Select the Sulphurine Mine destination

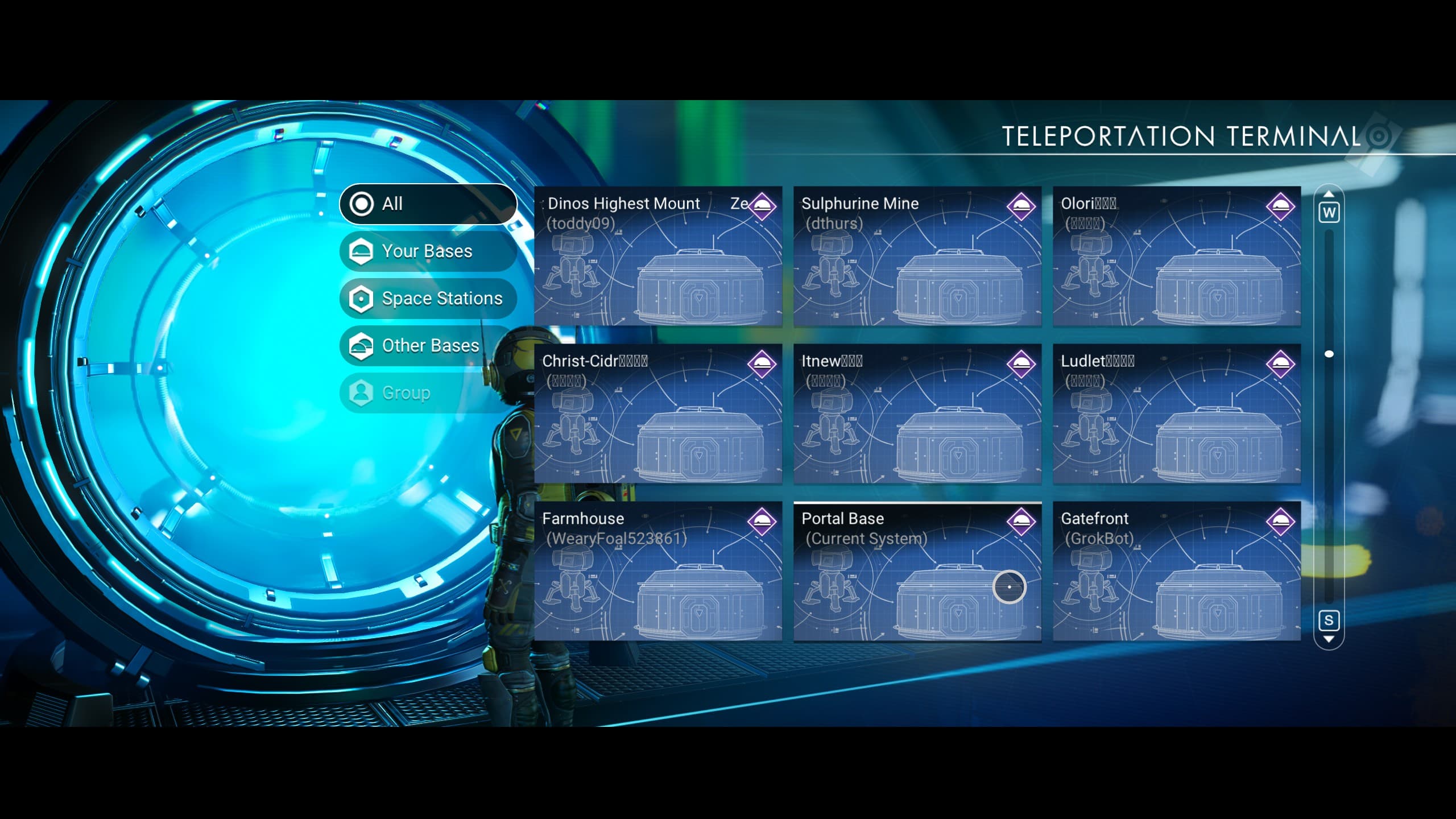pos(917,256)
